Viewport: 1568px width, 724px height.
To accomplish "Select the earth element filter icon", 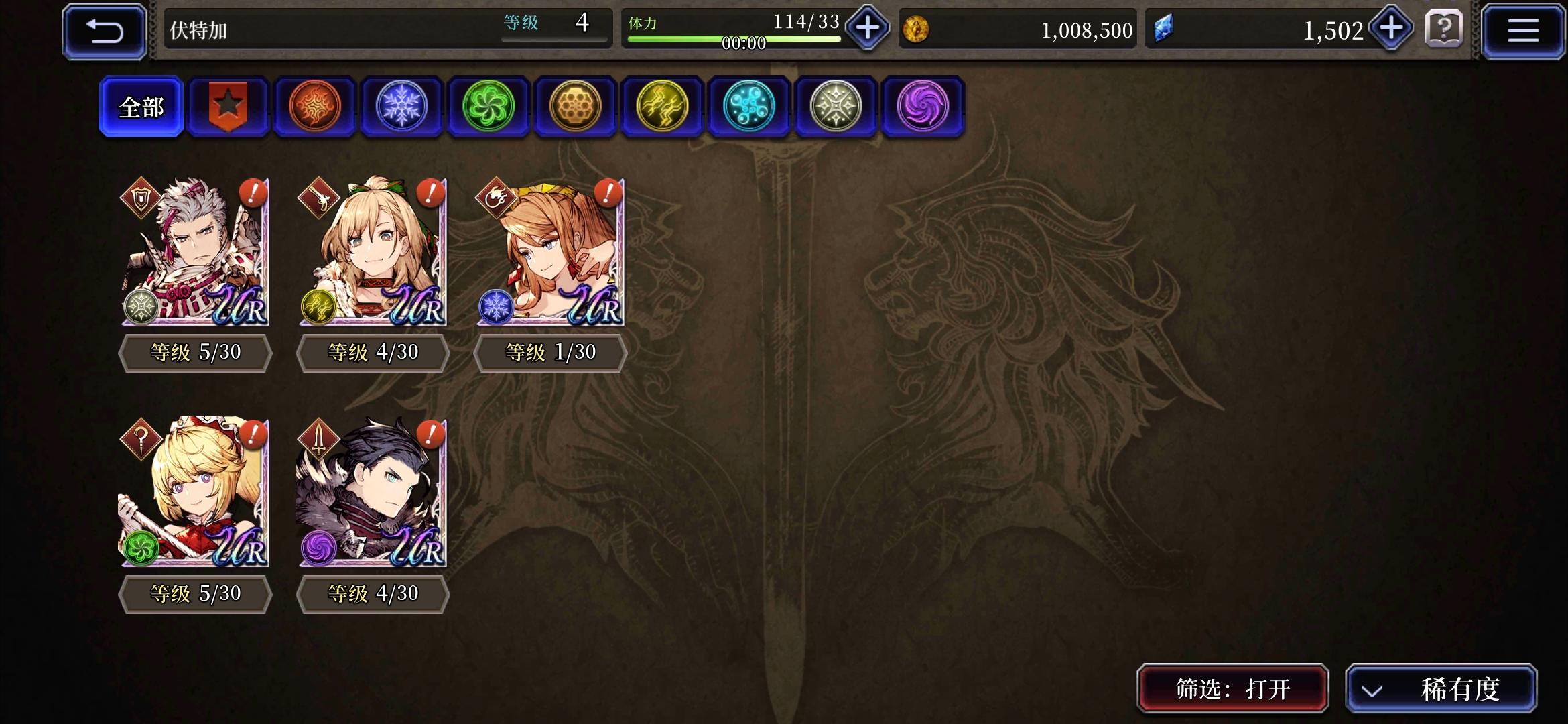I will point(575,107).
